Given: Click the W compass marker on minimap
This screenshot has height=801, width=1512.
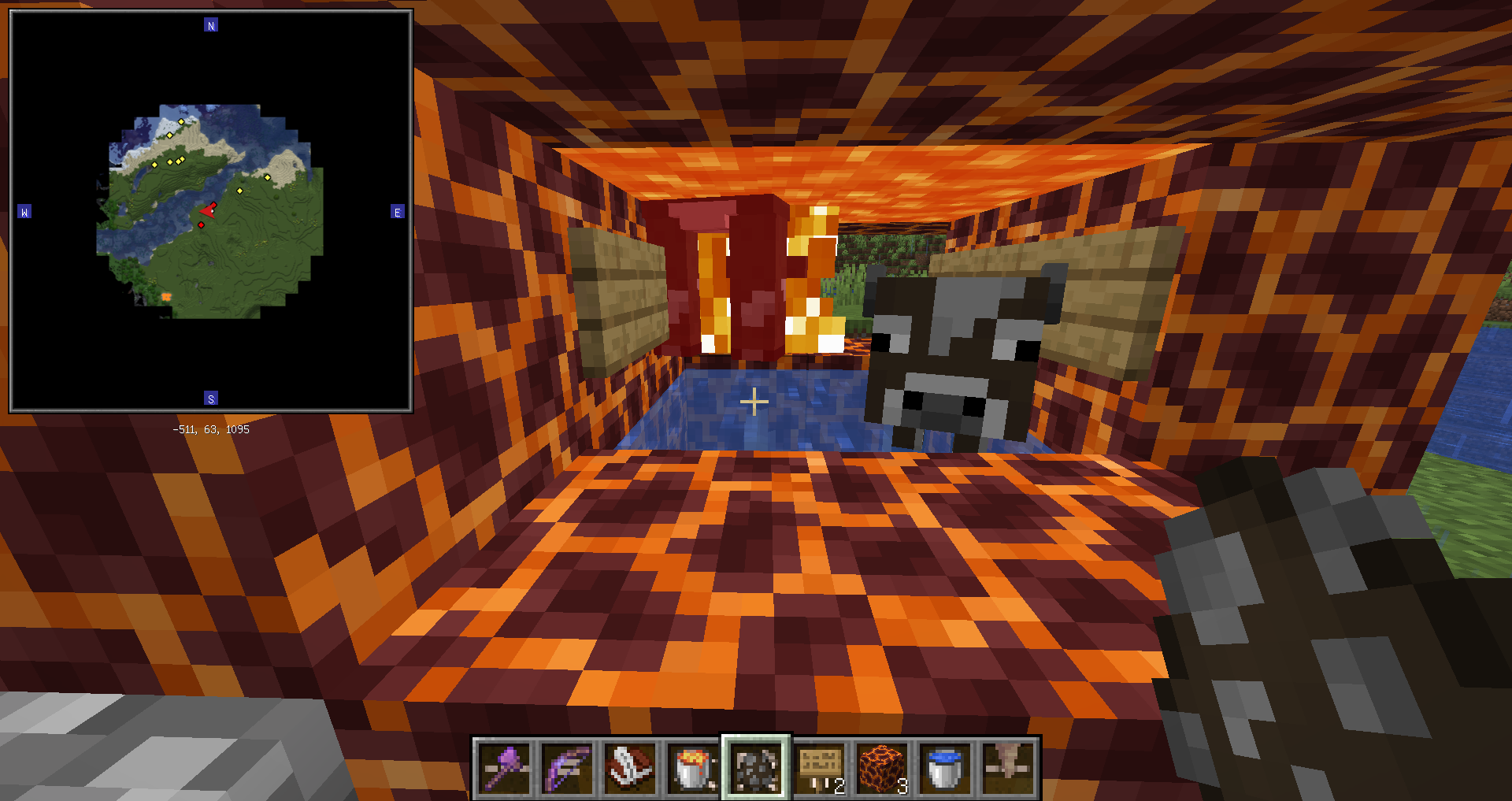Looking at the screenshot, I should pos(24,212).
